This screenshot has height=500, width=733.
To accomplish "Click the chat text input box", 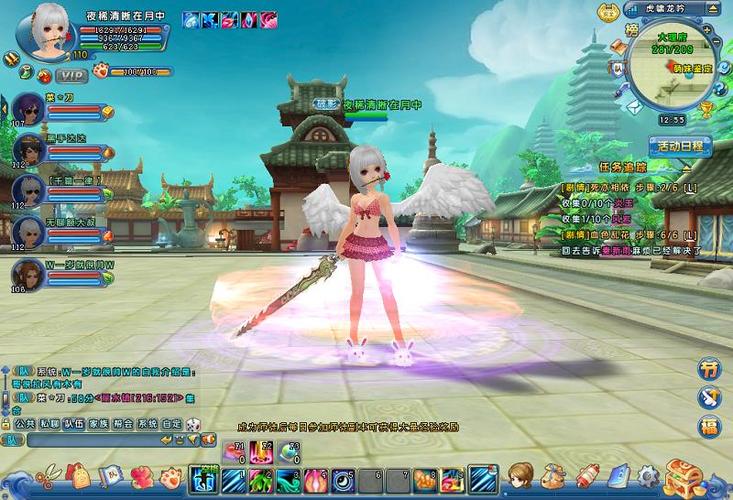I will coord(90,439).
